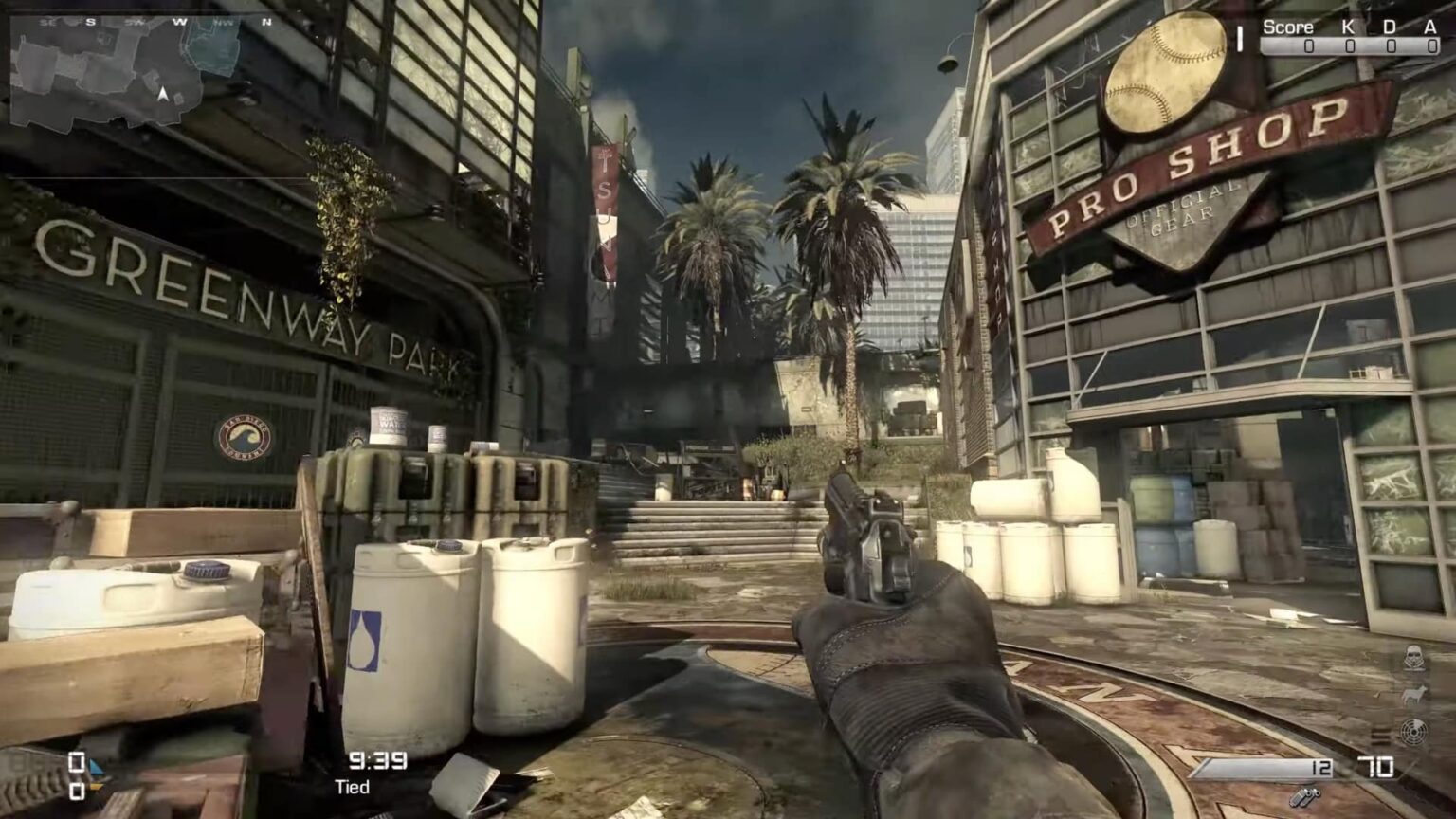1456x819 pixels.
Task: Activate the ghost mask killstreak icon
Action: (1412, 657)
